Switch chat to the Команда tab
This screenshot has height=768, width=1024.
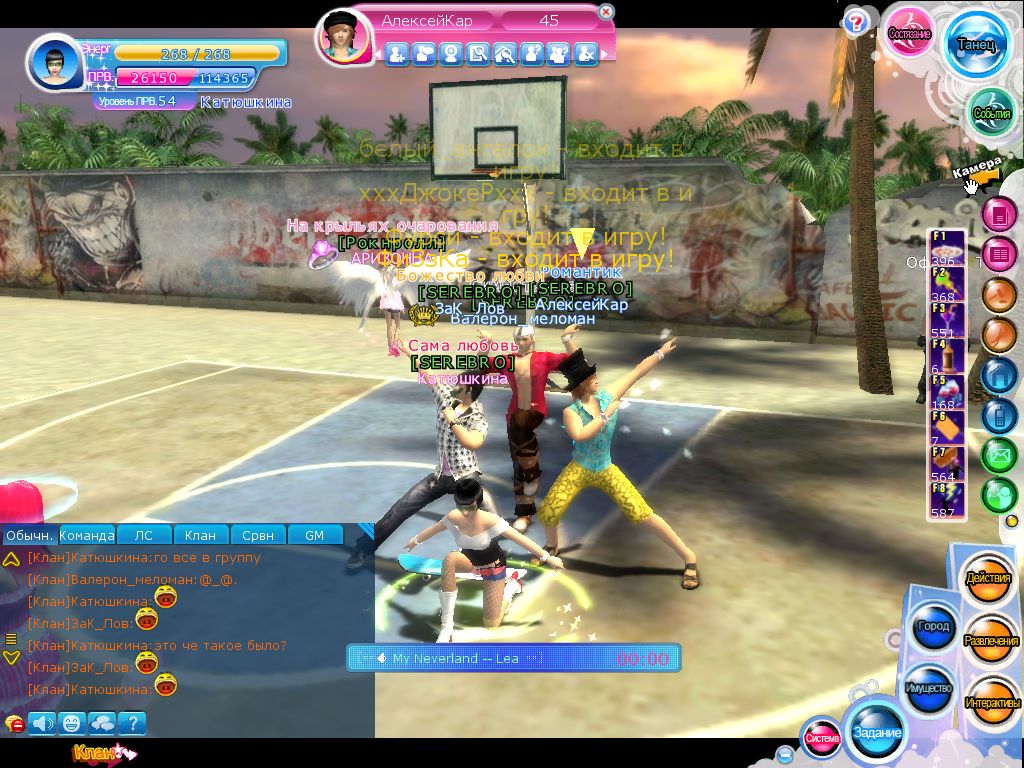(87, 536)
